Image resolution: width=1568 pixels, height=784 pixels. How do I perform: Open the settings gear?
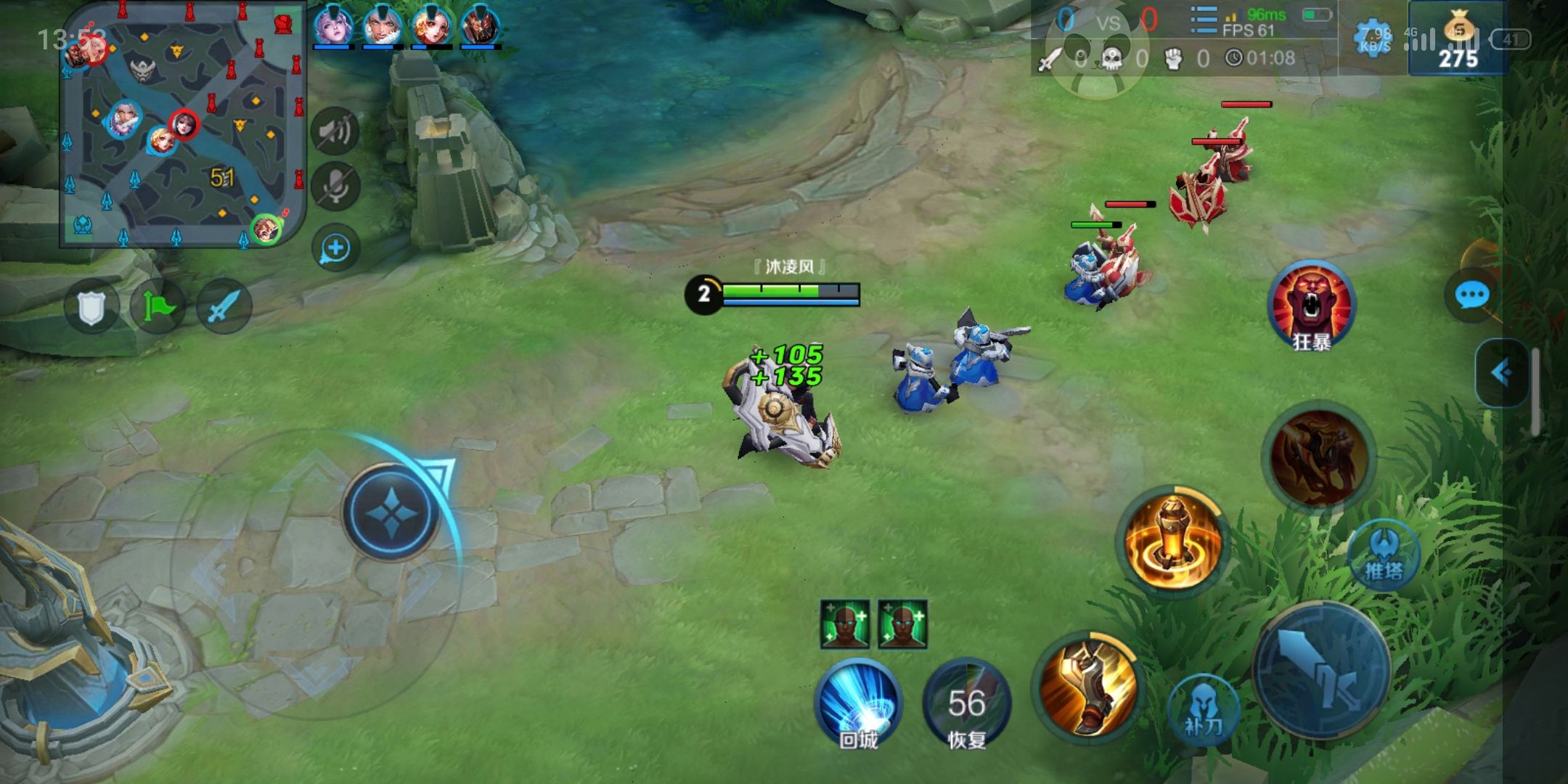pyautogui.click(x=1373, y=38)
